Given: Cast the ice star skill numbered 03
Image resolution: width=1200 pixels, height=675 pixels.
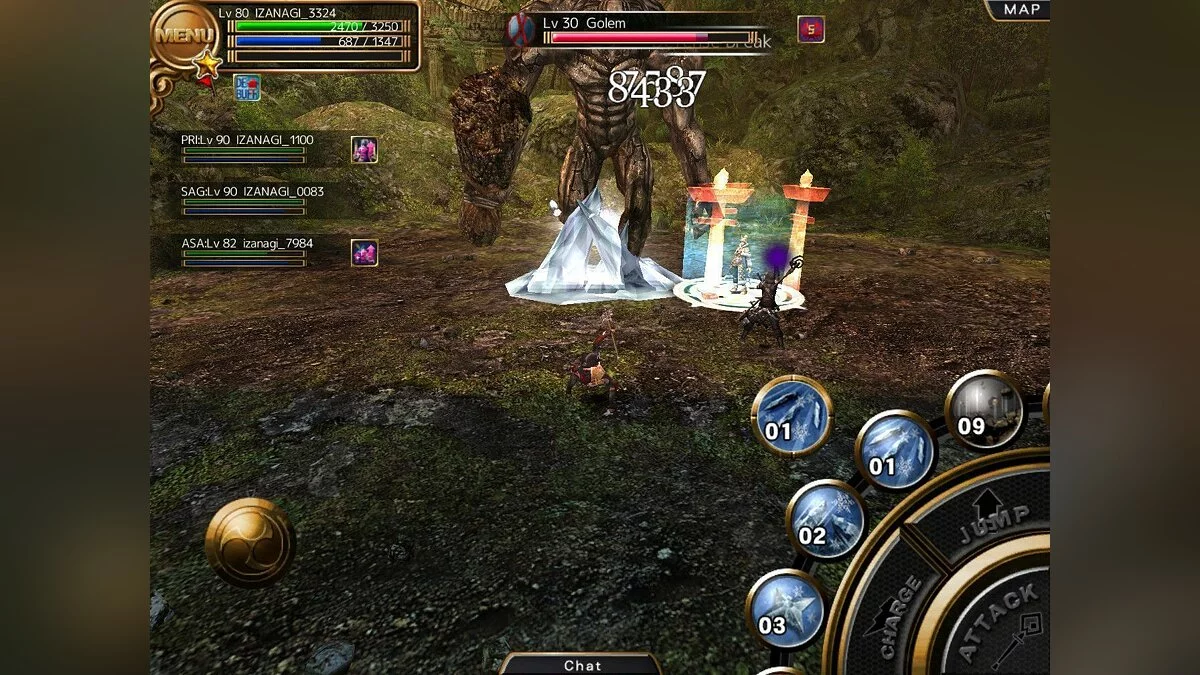Looking at the screenshot, I should tap(785, 609).
